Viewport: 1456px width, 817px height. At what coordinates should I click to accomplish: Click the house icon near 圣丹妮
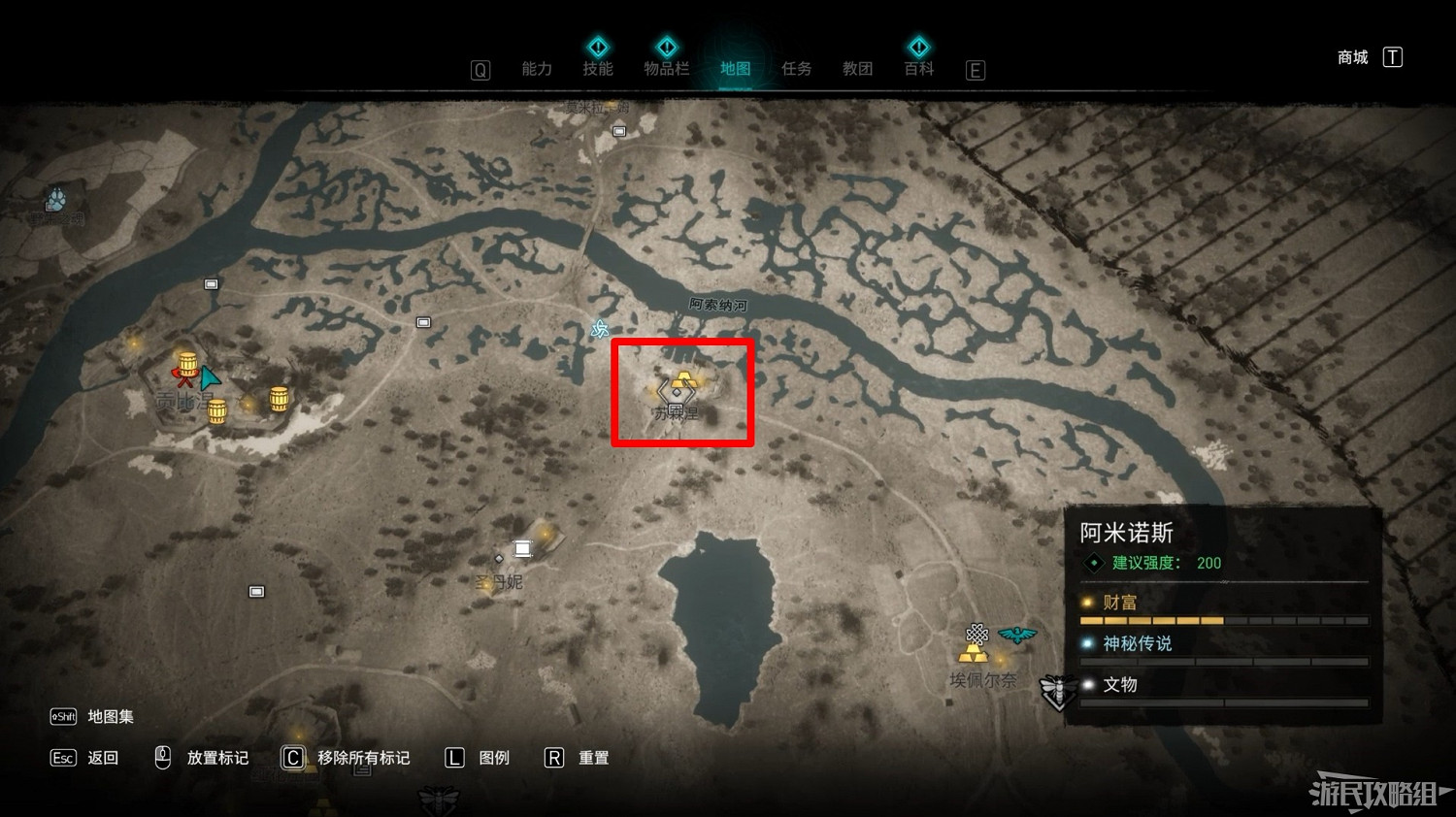[522, 547]
